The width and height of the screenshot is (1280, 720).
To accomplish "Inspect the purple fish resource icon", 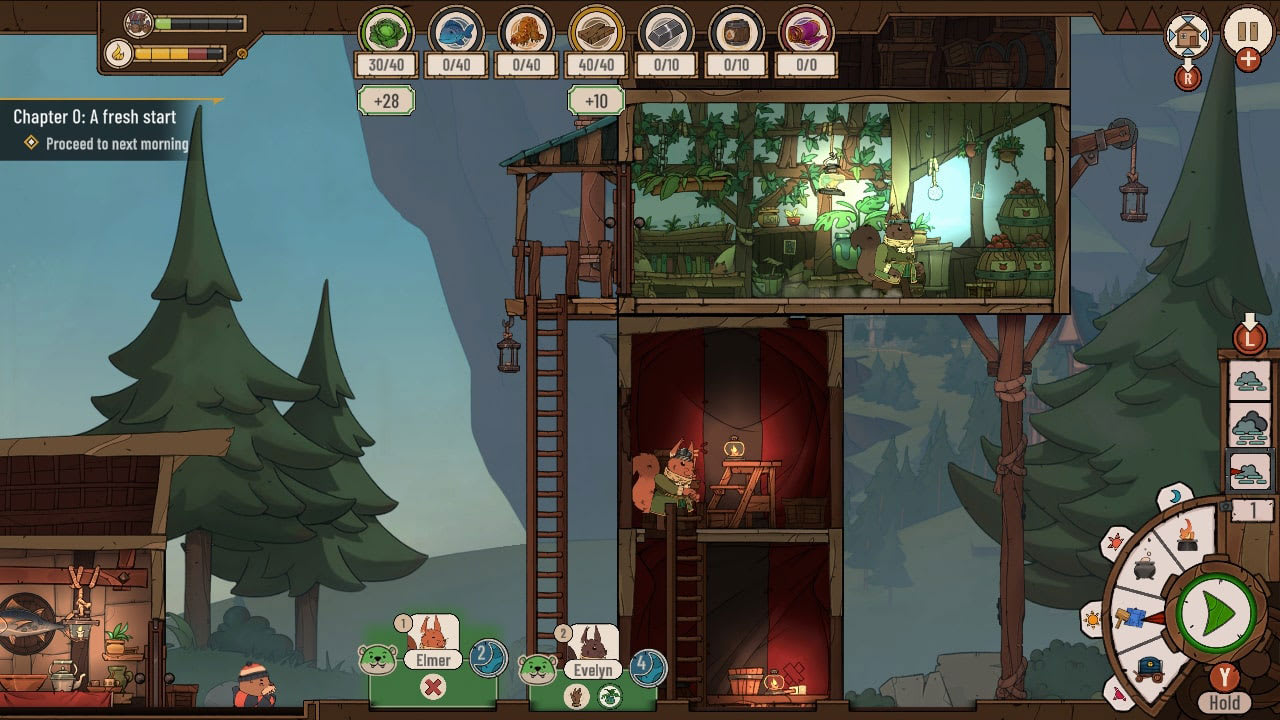I will [805, 33].
